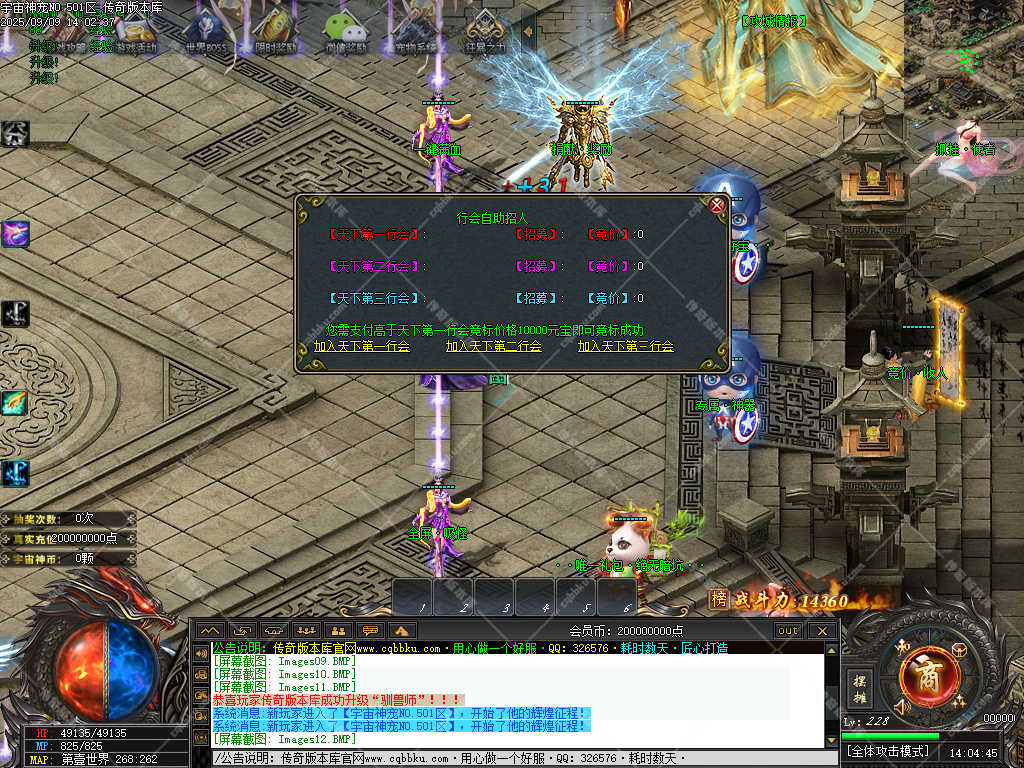The width and height of the screenshot is (1024, 768).
Task: Close the chat panel with its X
Action: coord(822,630)
